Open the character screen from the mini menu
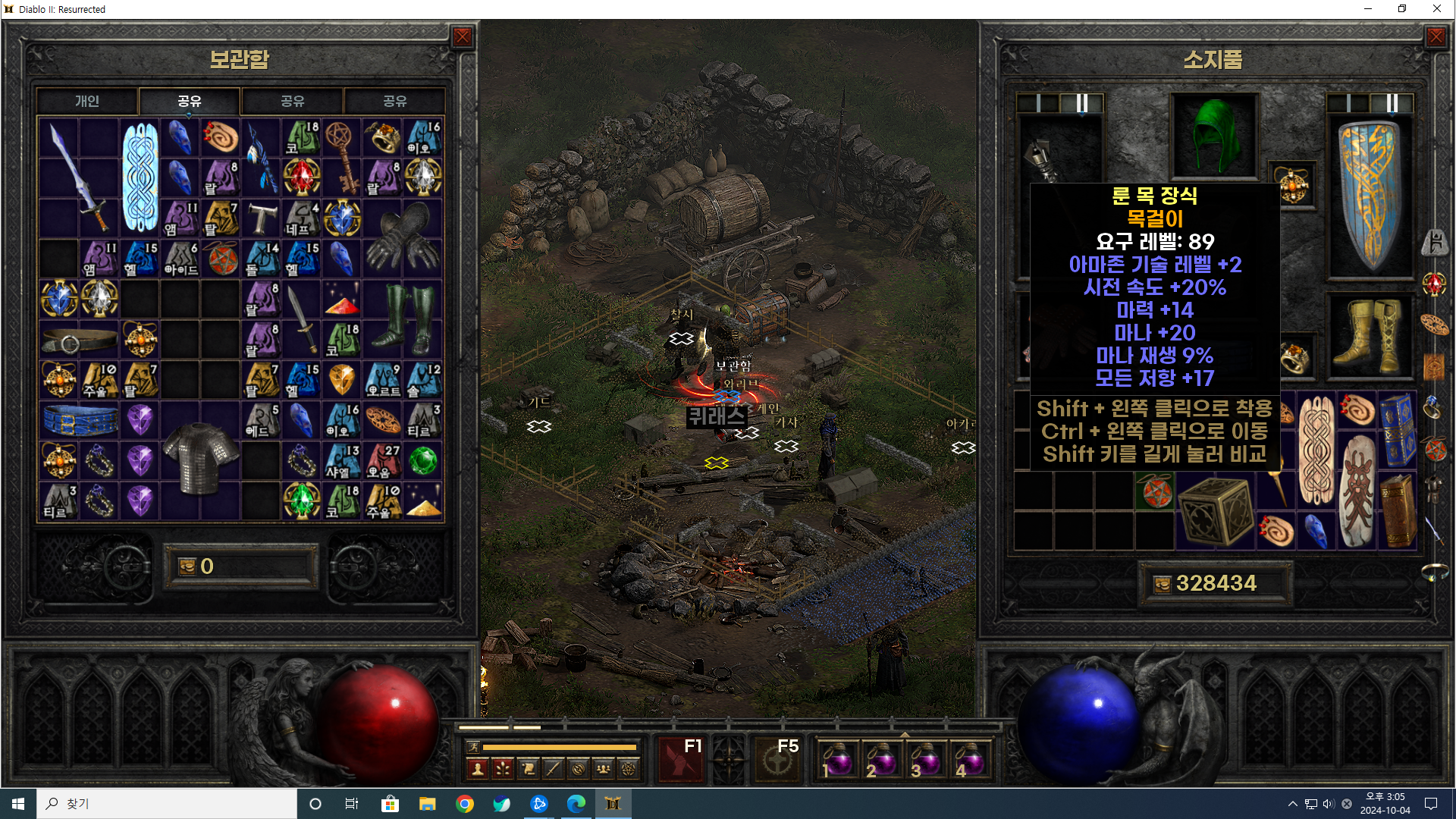1456x819 pixels. pos(478,769)
